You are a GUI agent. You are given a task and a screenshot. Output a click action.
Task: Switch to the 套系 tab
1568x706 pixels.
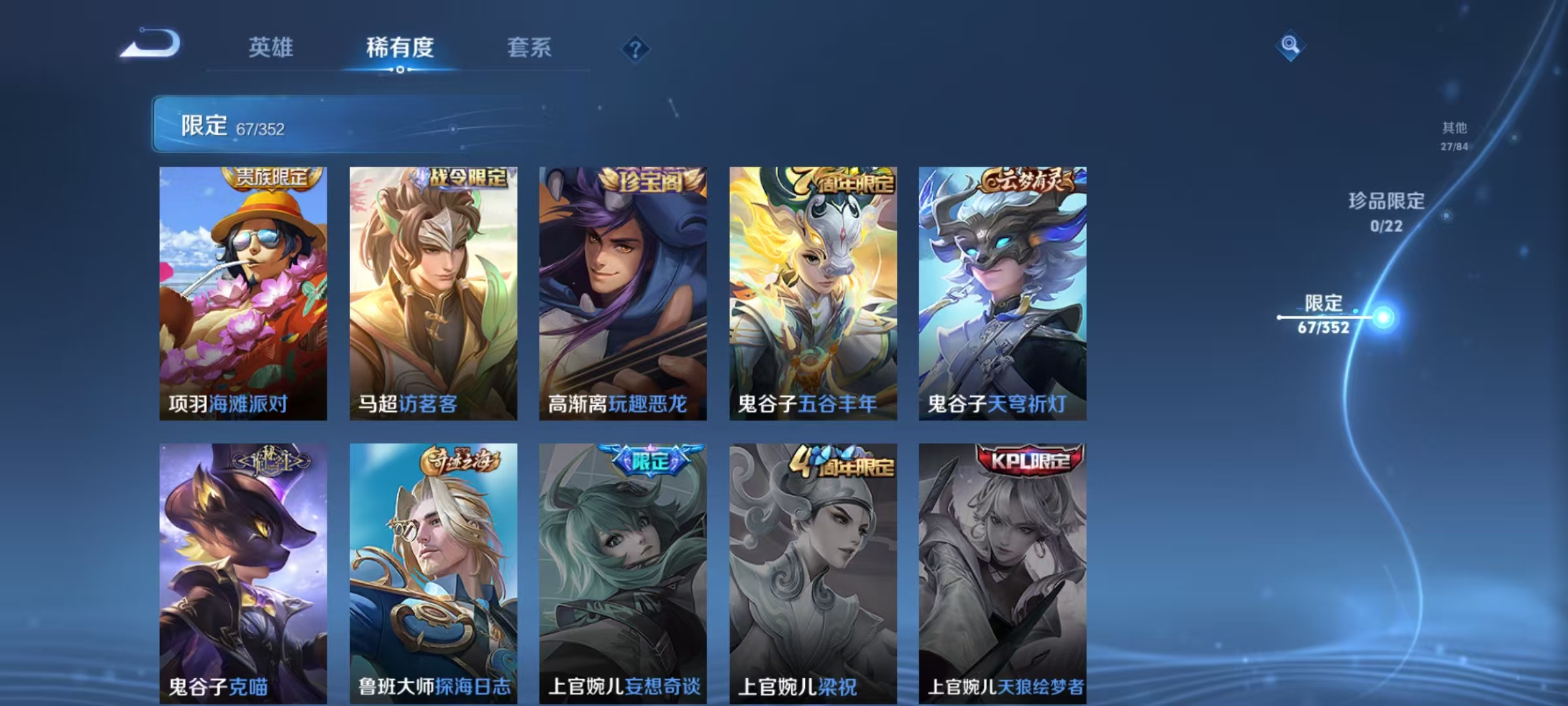pyautogui.click(x=529, y=48)
